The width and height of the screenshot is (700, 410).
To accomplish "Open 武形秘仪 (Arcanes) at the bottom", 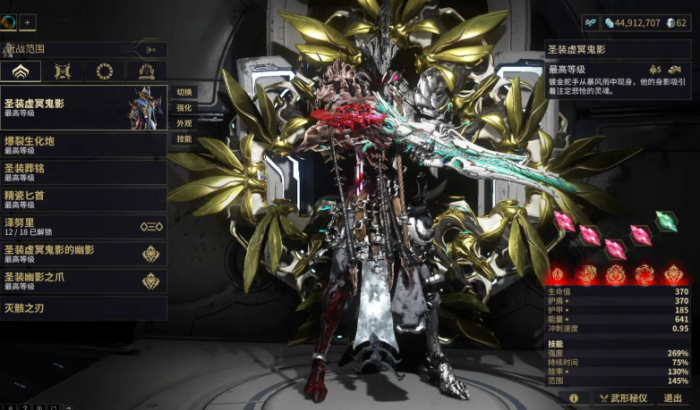I will coord(620,397).
